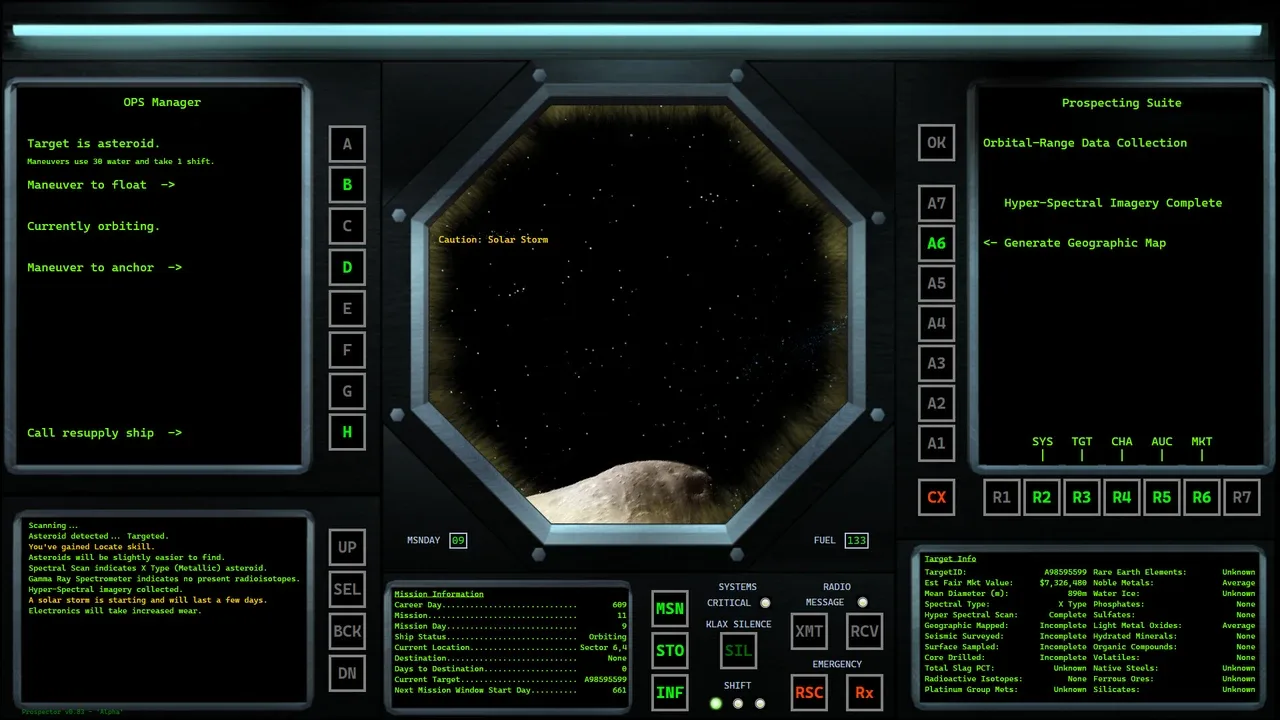Screen dimensions: 1280x720
Task: Trigger the red RSC emergency button
Action: click(809, 692)
